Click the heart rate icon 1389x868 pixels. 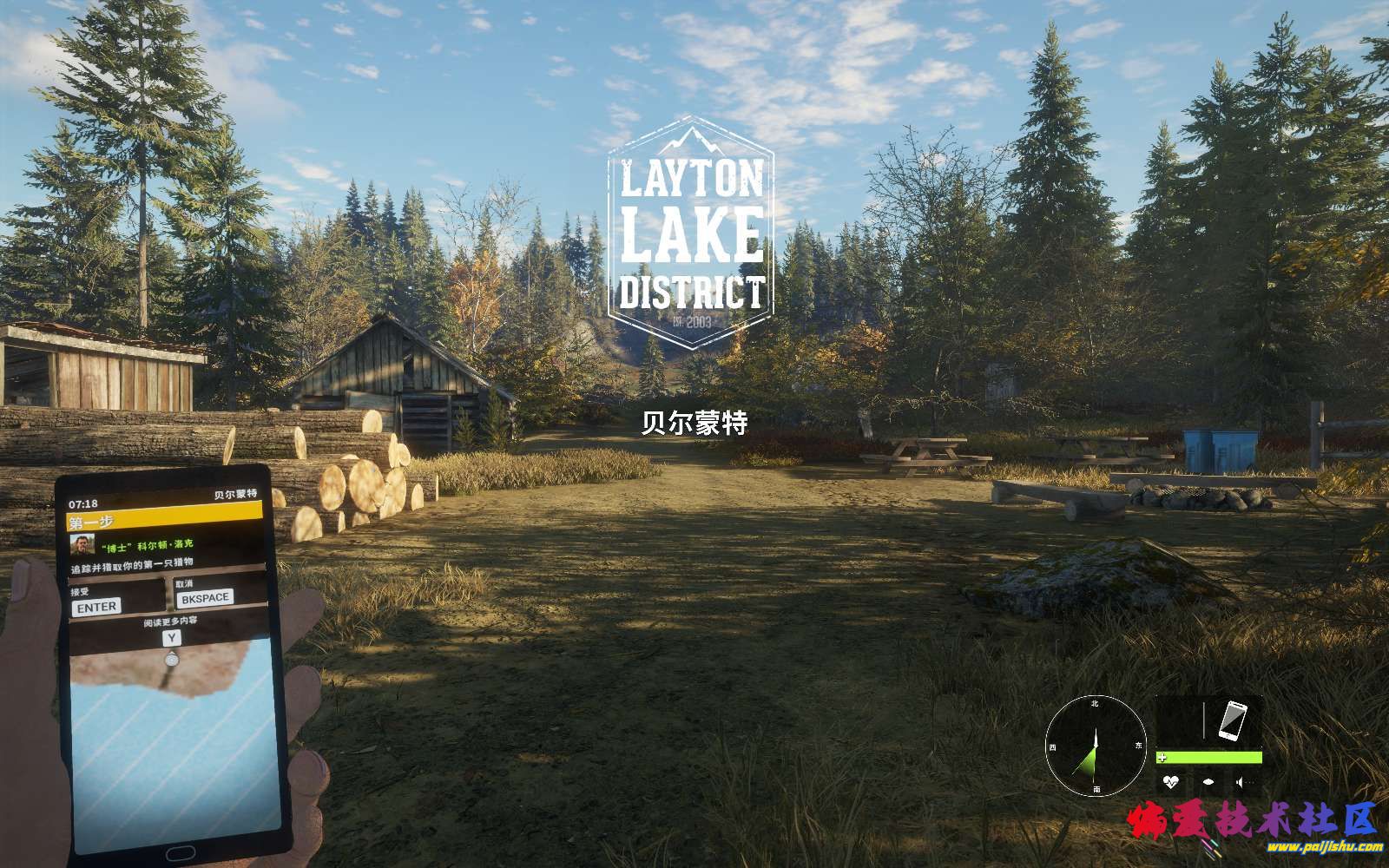coord(1172,782)
